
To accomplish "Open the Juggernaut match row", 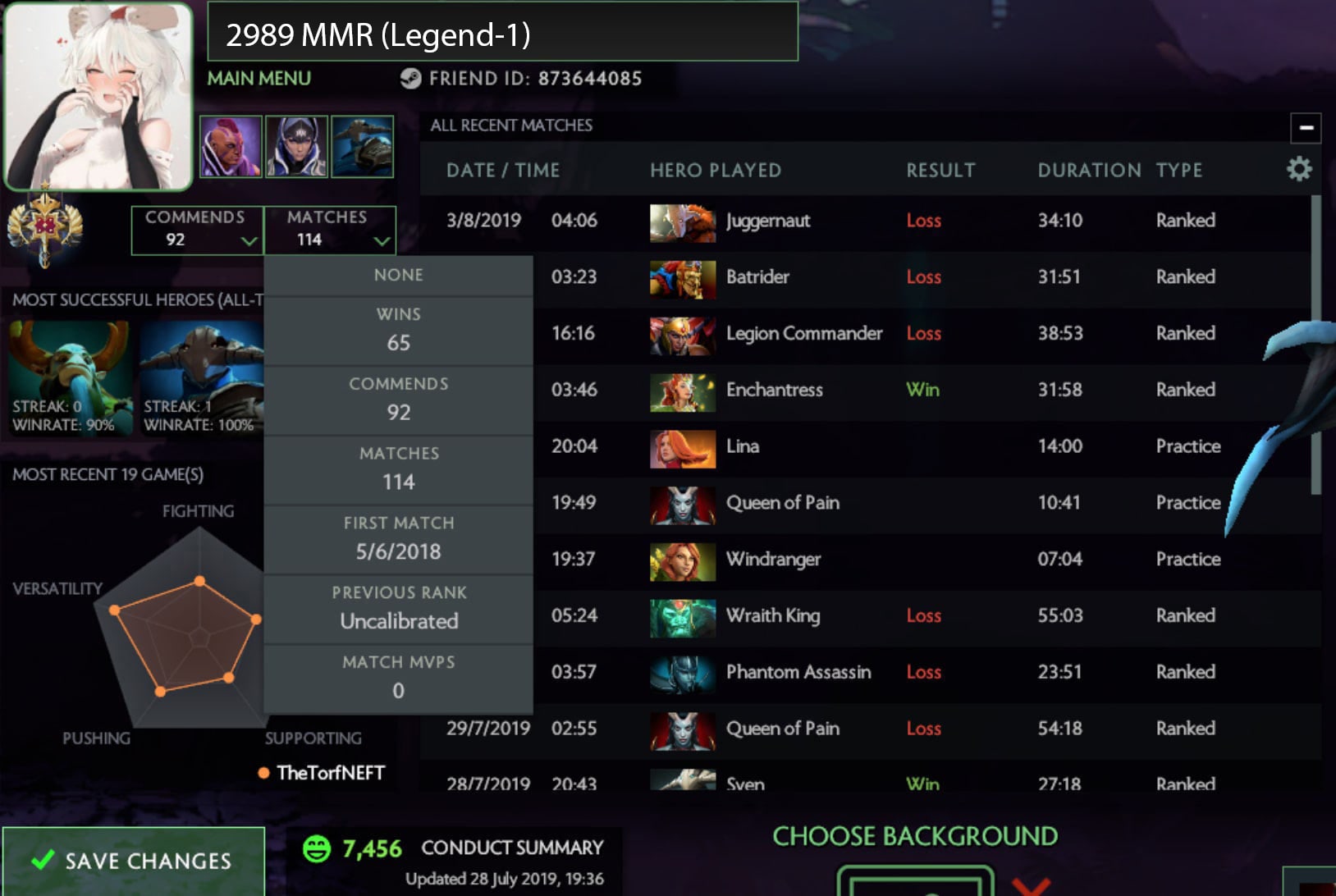I will coord(862,221).
